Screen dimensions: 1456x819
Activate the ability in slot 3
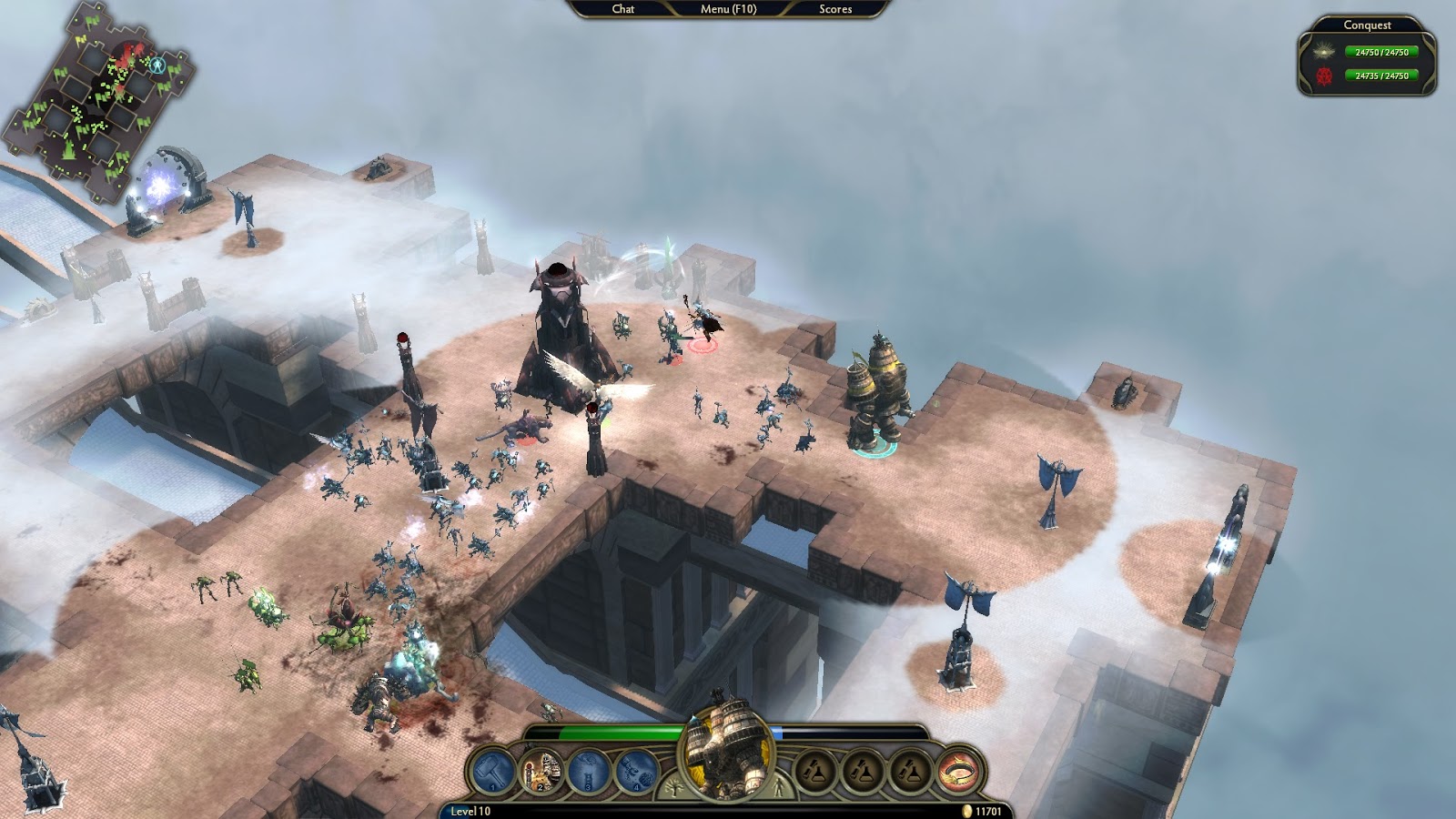(x=588, y=768)
